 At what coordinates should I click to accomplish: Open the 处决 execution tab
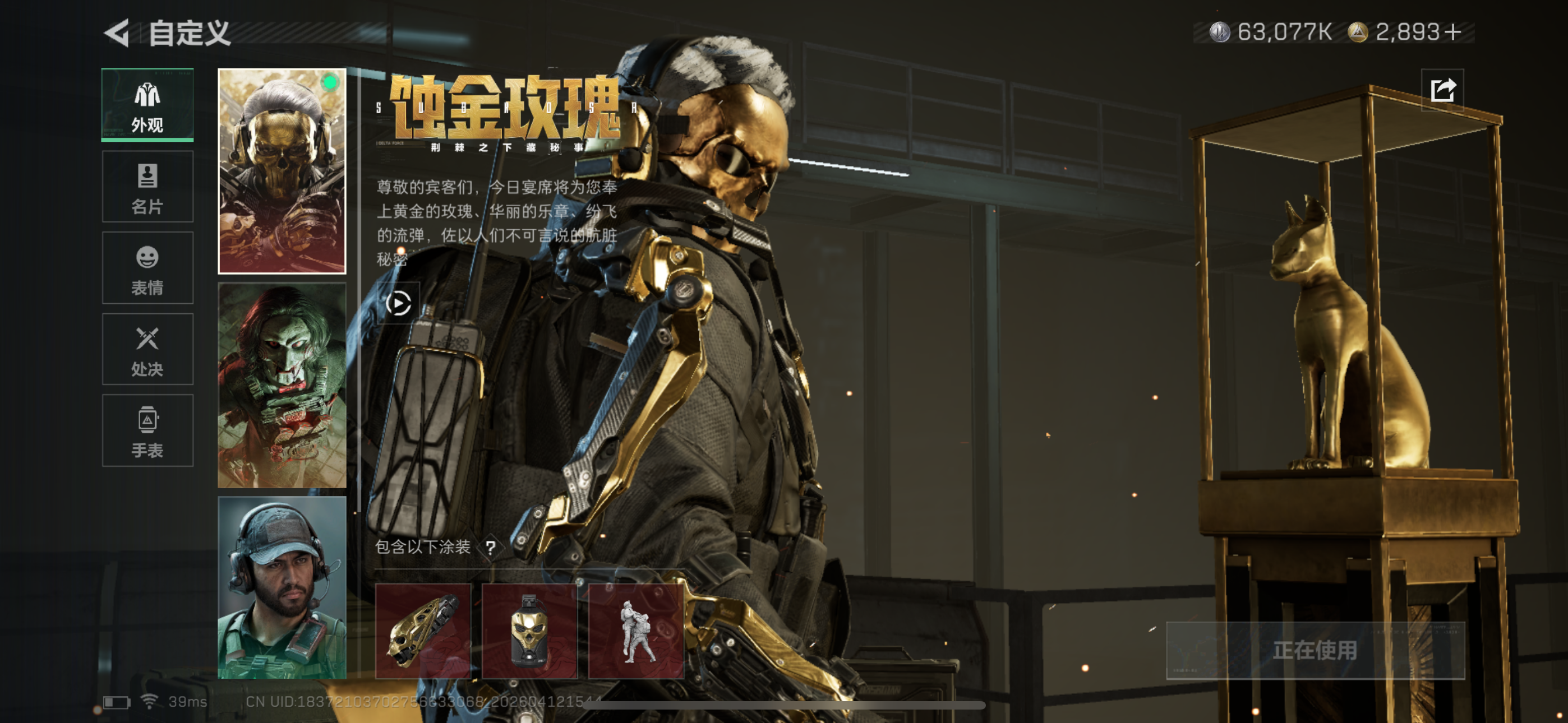pos(147,349)
